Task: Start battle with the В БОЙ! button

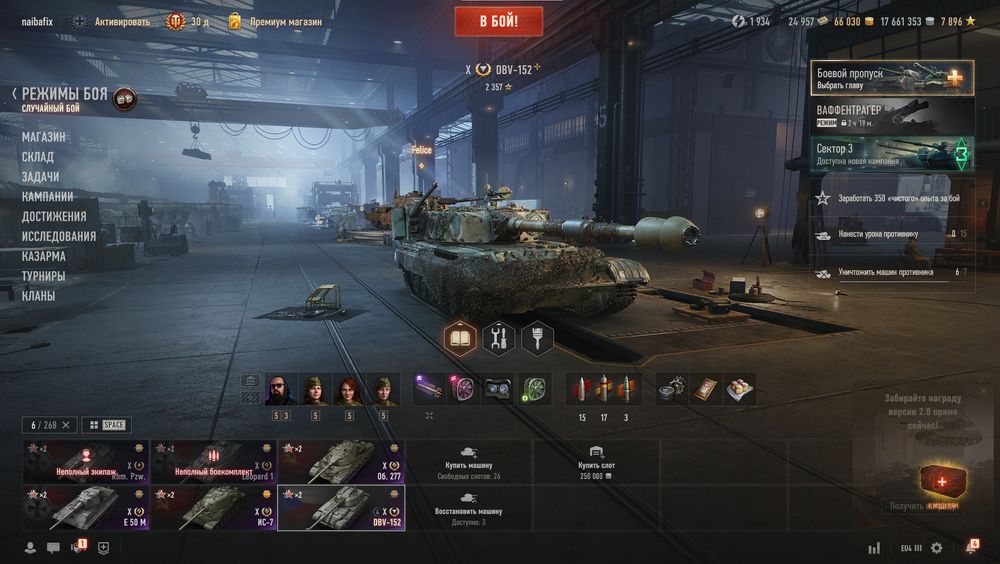Action: coord(499,21)
